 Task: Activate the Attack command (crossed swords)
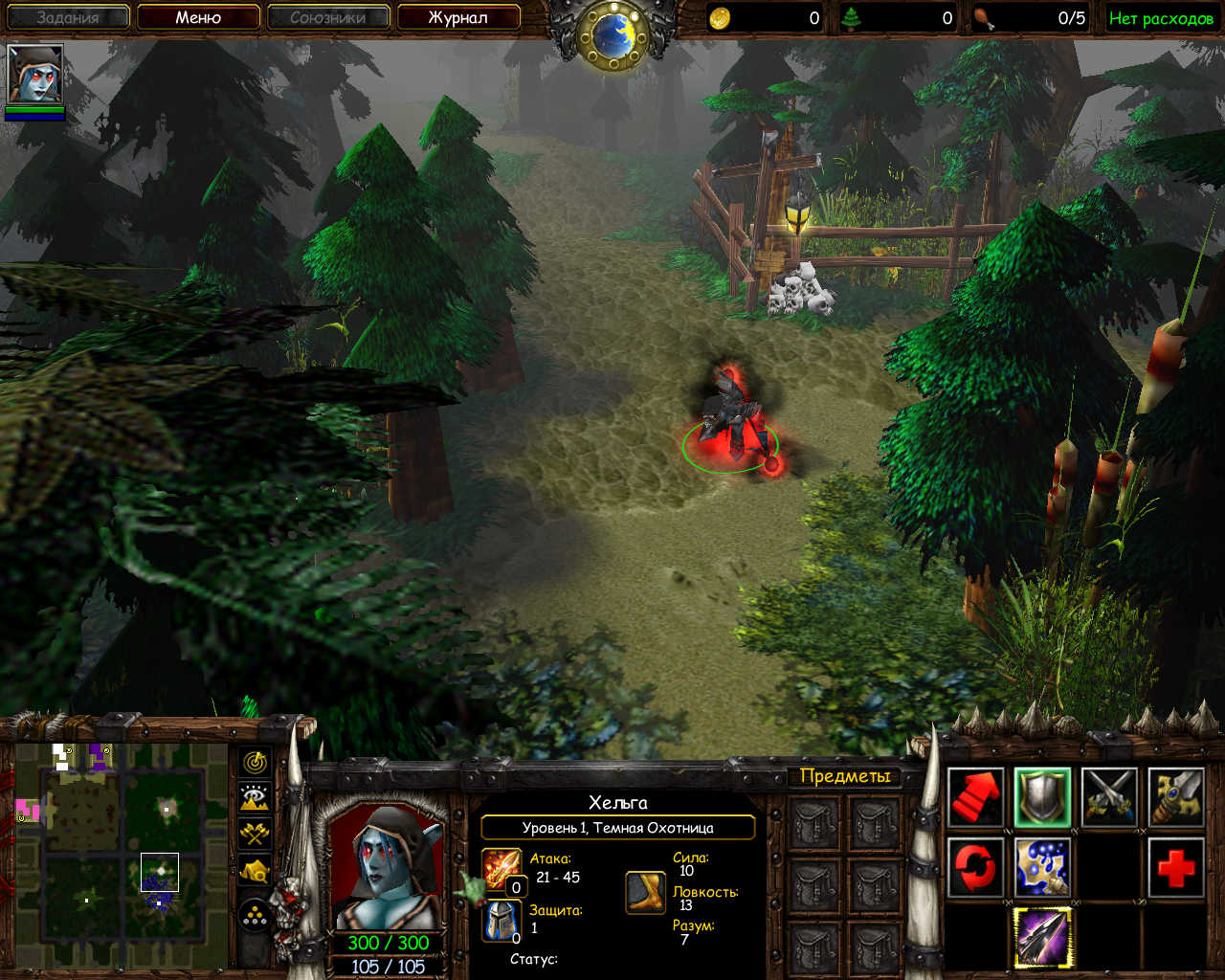[x=1109, y=797]
